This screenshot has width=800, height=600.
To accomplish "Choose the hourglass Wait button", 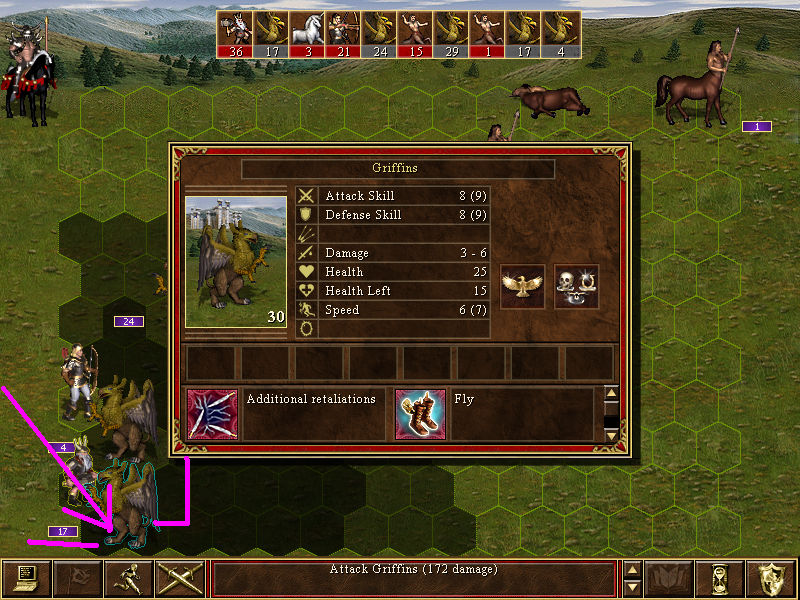I will [720, 579].
